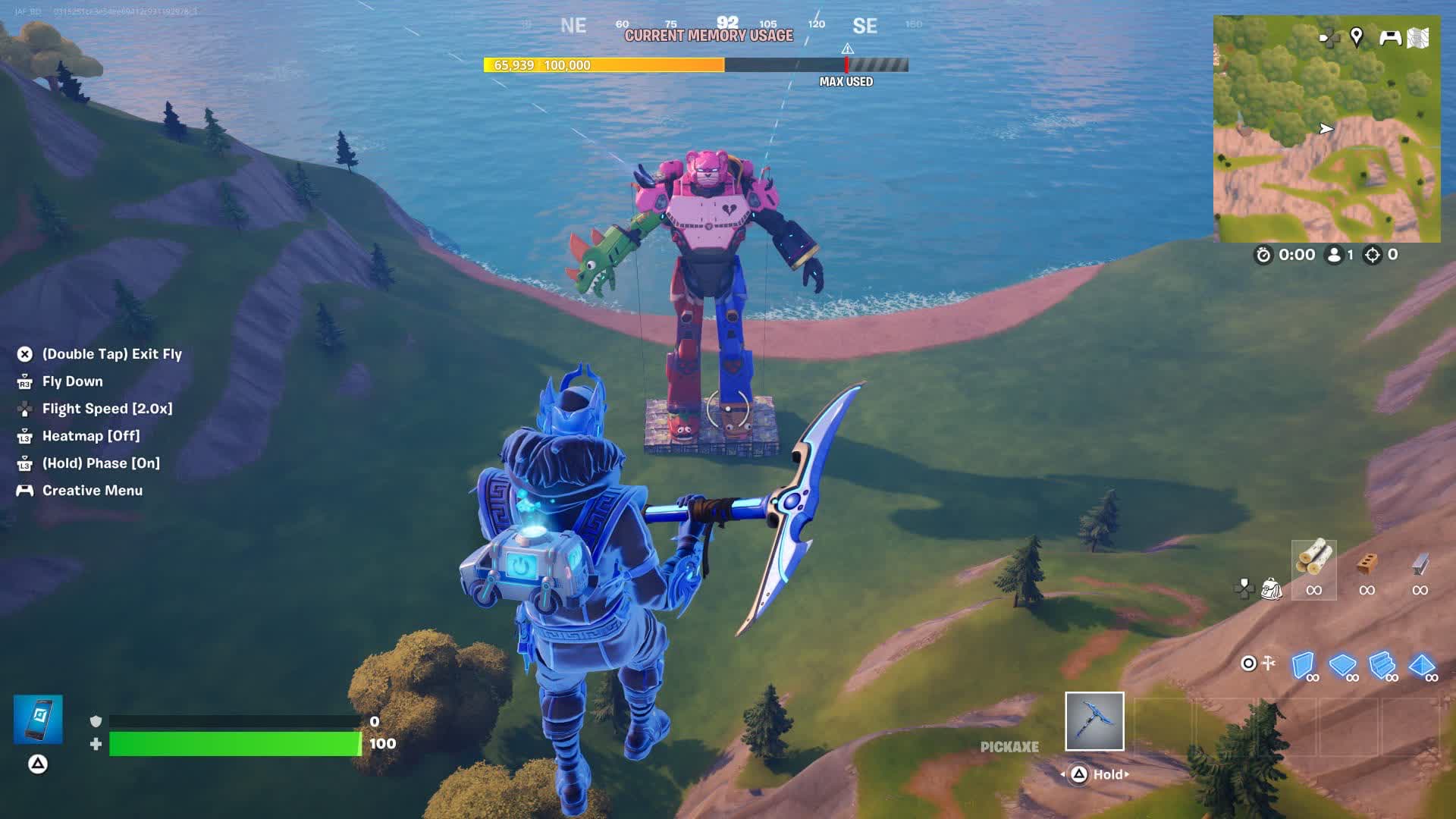Open the Creative phone tool icon
The width and height of the screenshot is (1456, 819).
[38, 719]
